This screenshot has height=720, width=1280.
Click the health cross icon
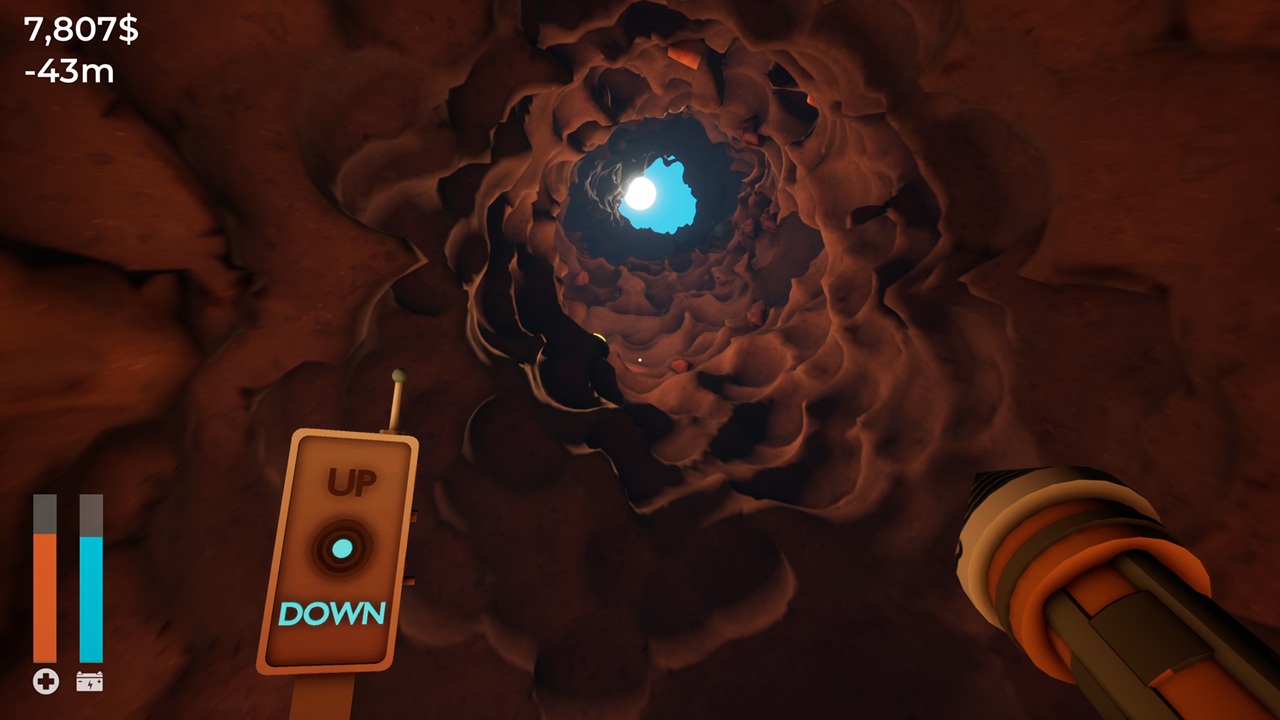45,681
